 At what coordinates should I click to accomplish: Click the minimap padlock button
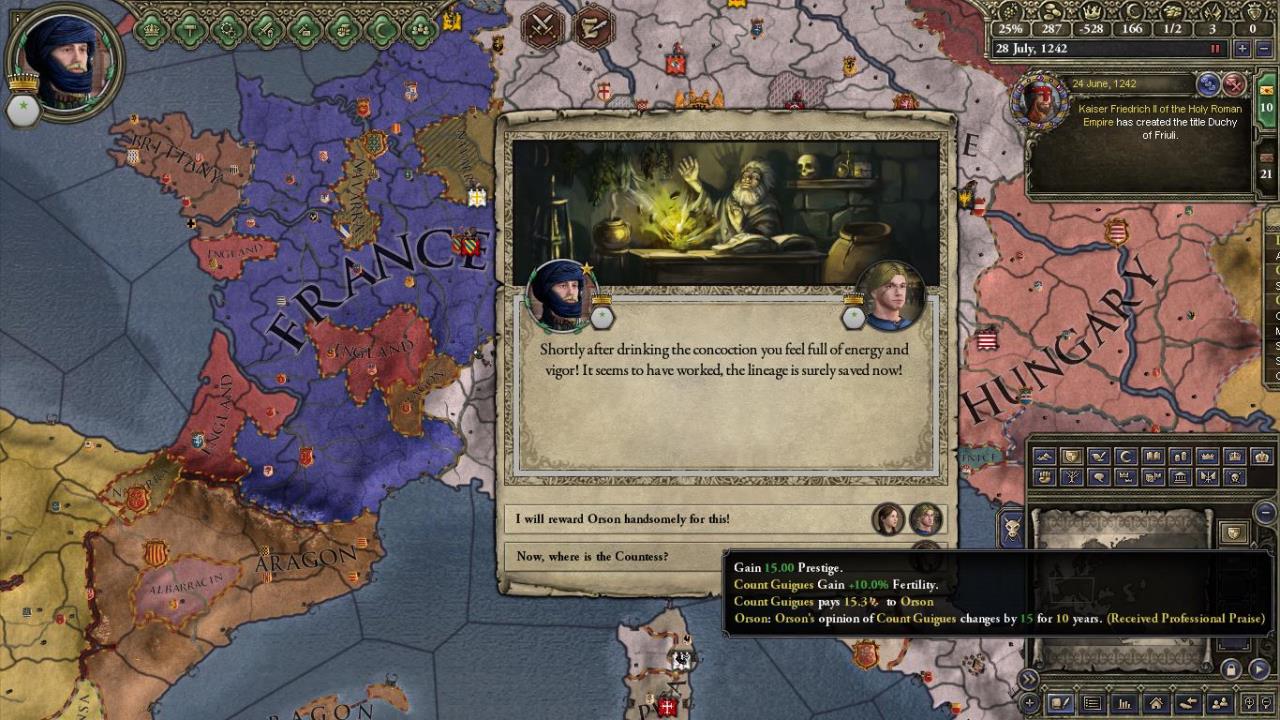tap(1231, 669)
